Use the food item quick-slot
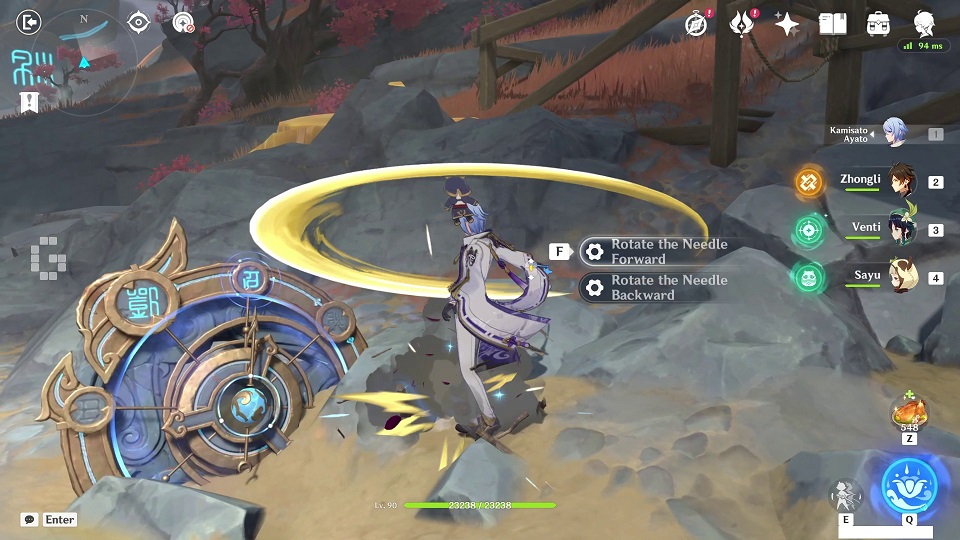 (x=908, y=412)
